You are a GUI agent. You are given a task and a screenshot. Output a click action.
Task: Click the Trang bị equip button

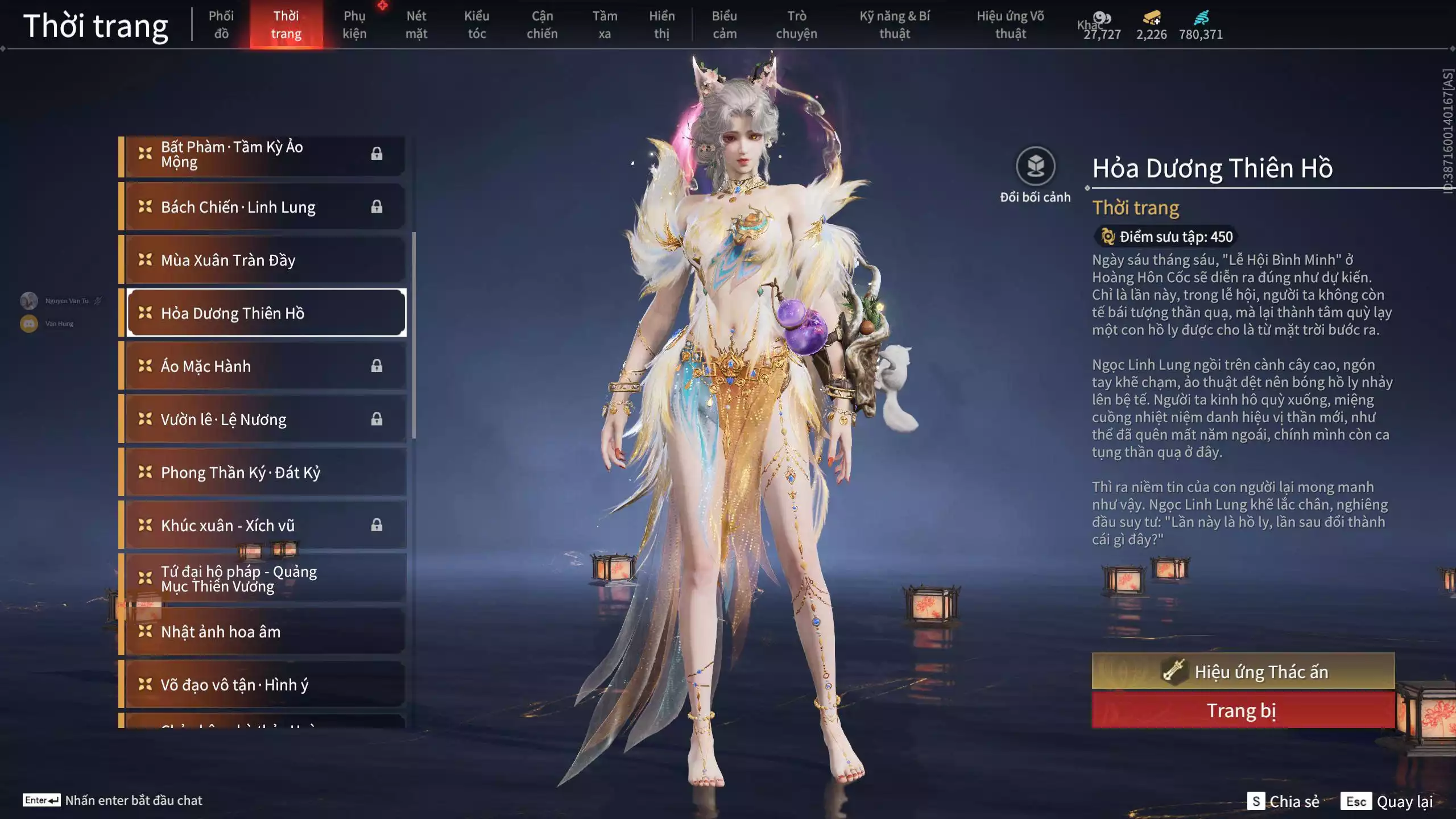click(x=1243, y=710)
